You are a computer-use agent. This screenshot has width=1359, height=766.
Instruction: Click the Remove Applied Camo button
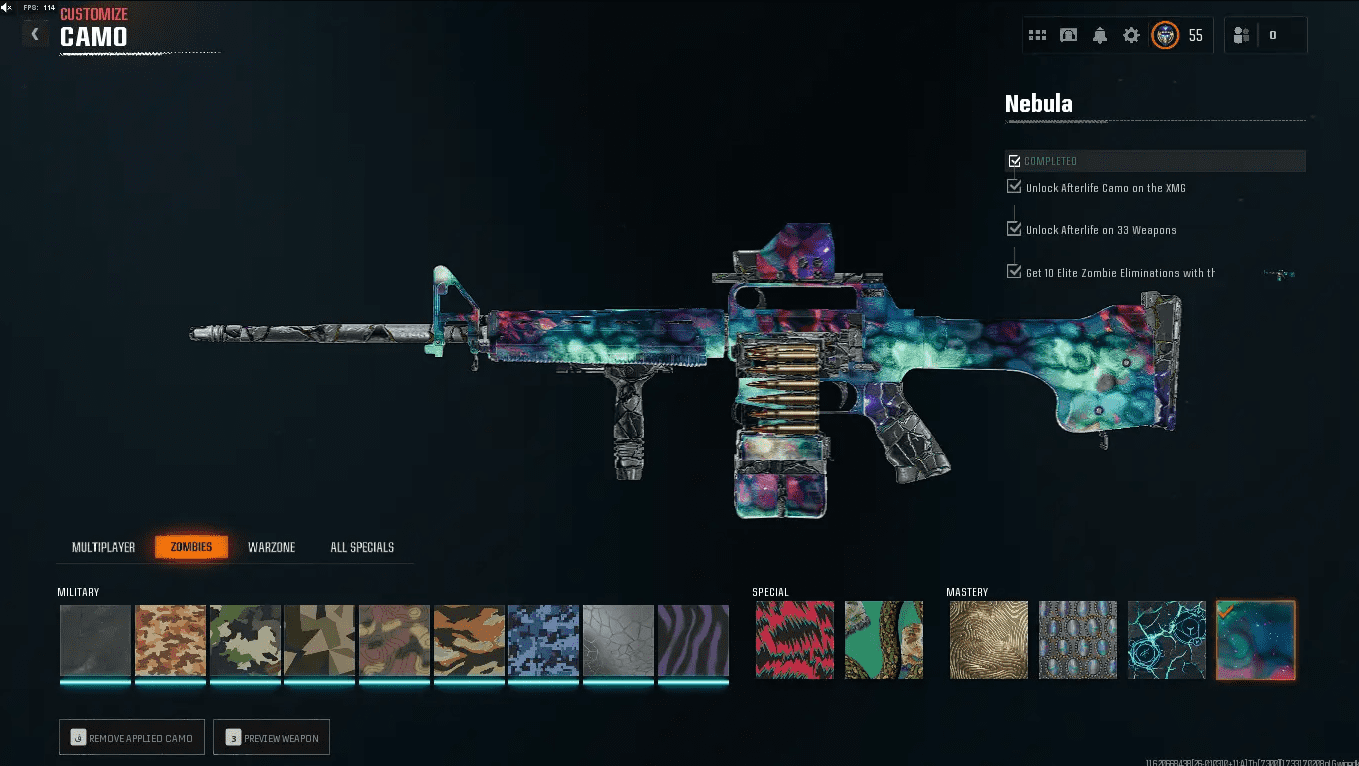(x=132, y=738)
